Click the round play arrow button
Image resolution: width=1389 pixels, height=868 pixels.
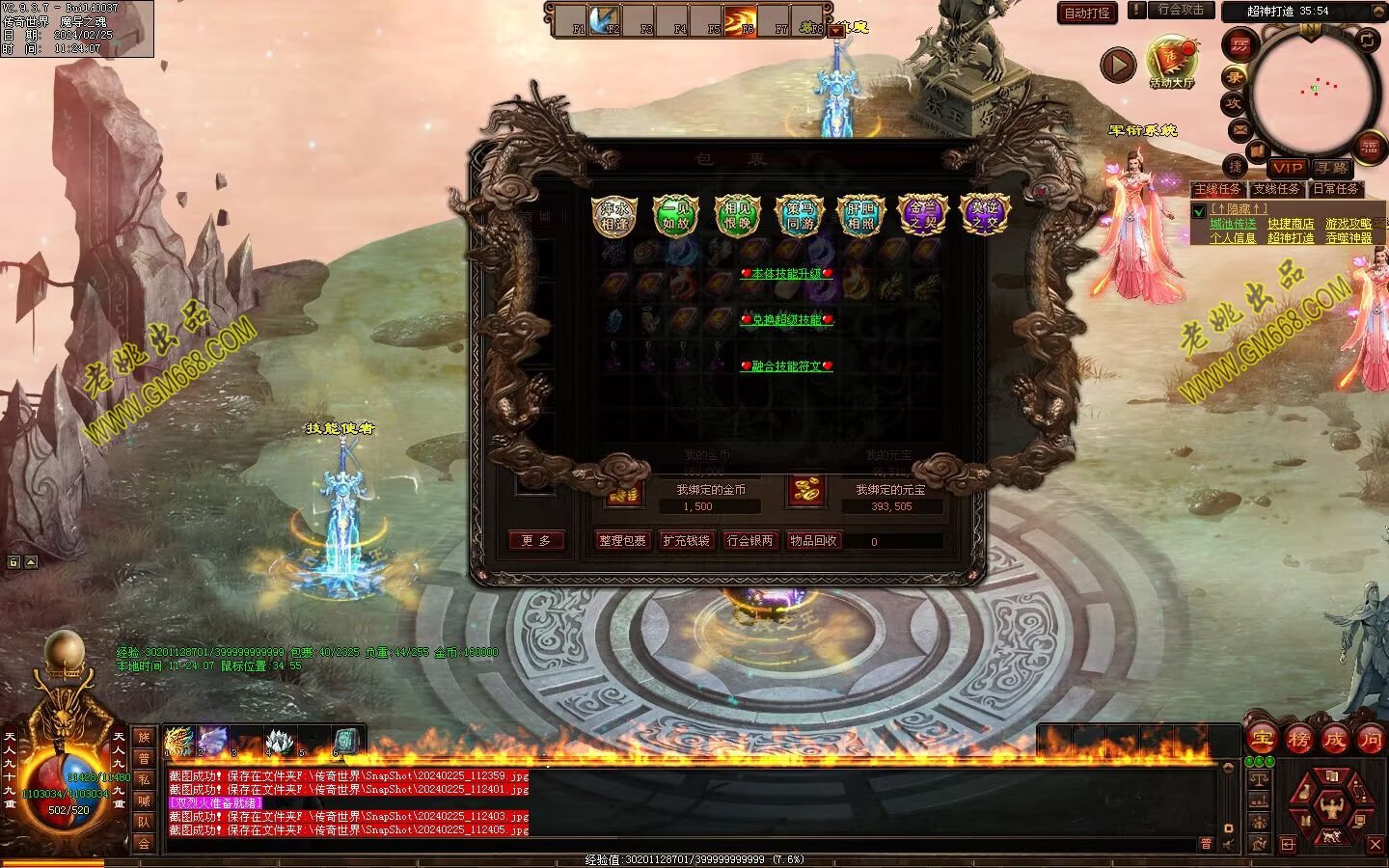1118,65
